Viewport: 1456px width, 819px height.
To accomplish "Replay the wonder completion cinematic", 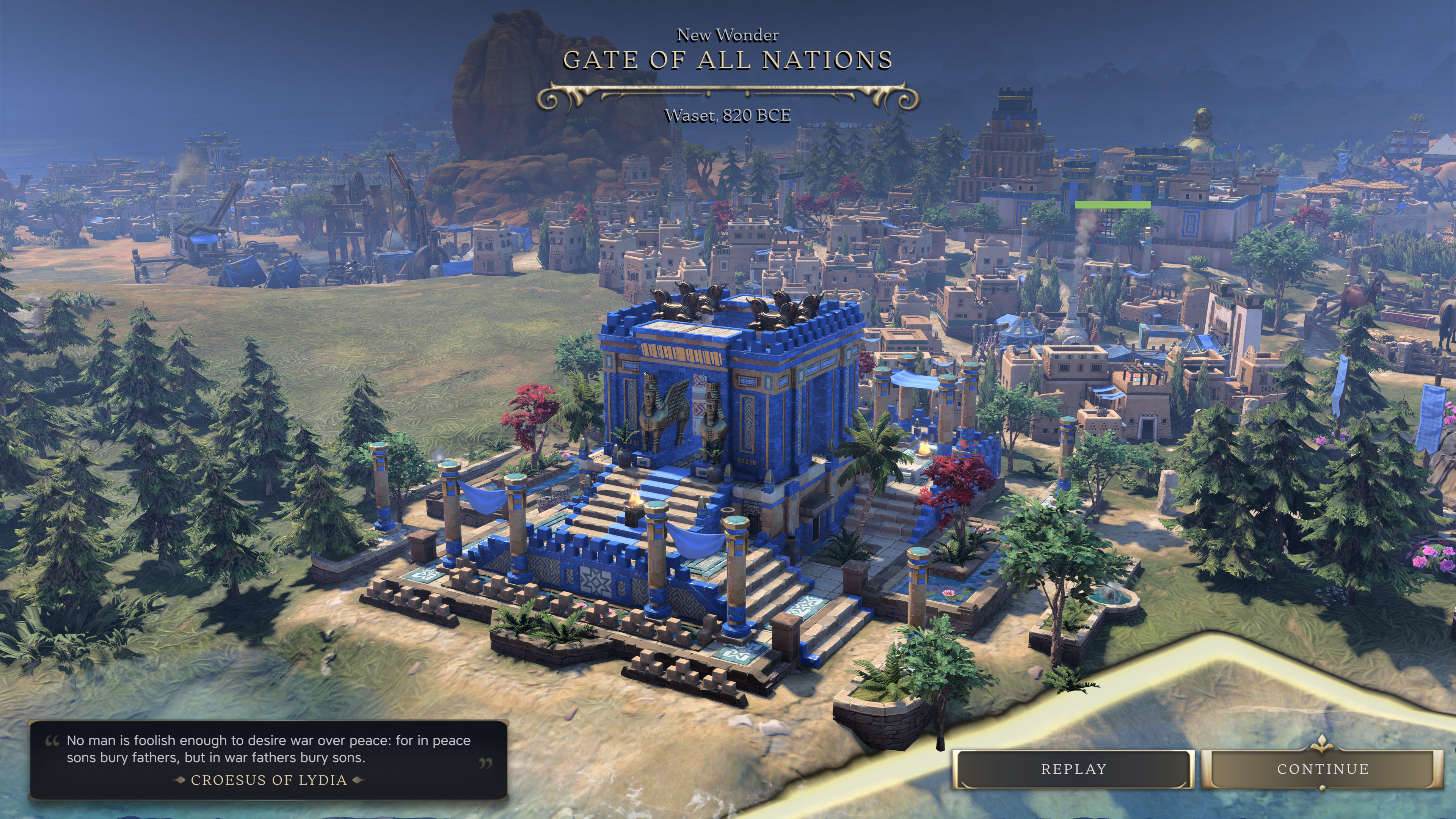I will click(1073, 769).
